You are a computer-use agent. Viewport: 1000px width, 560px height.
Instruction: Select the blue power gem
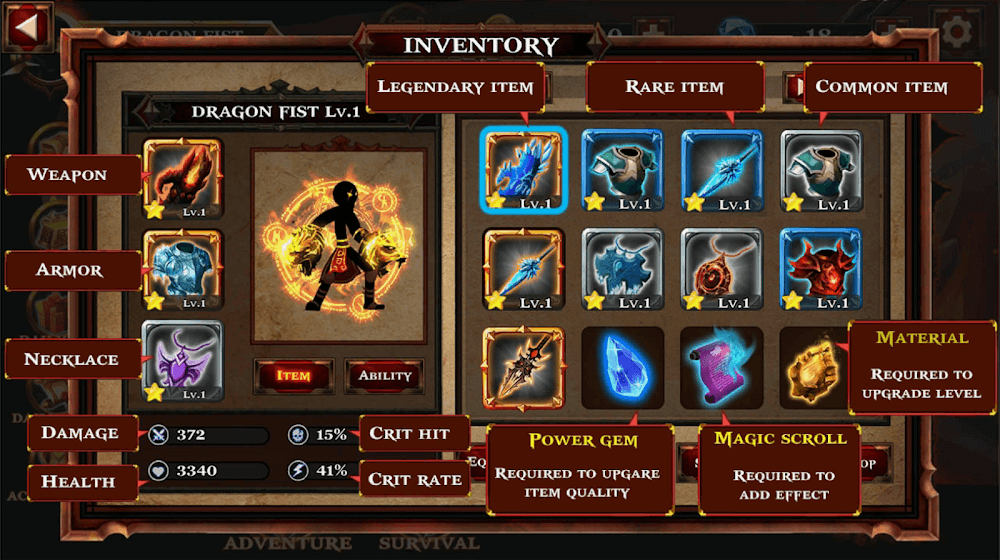622,364
